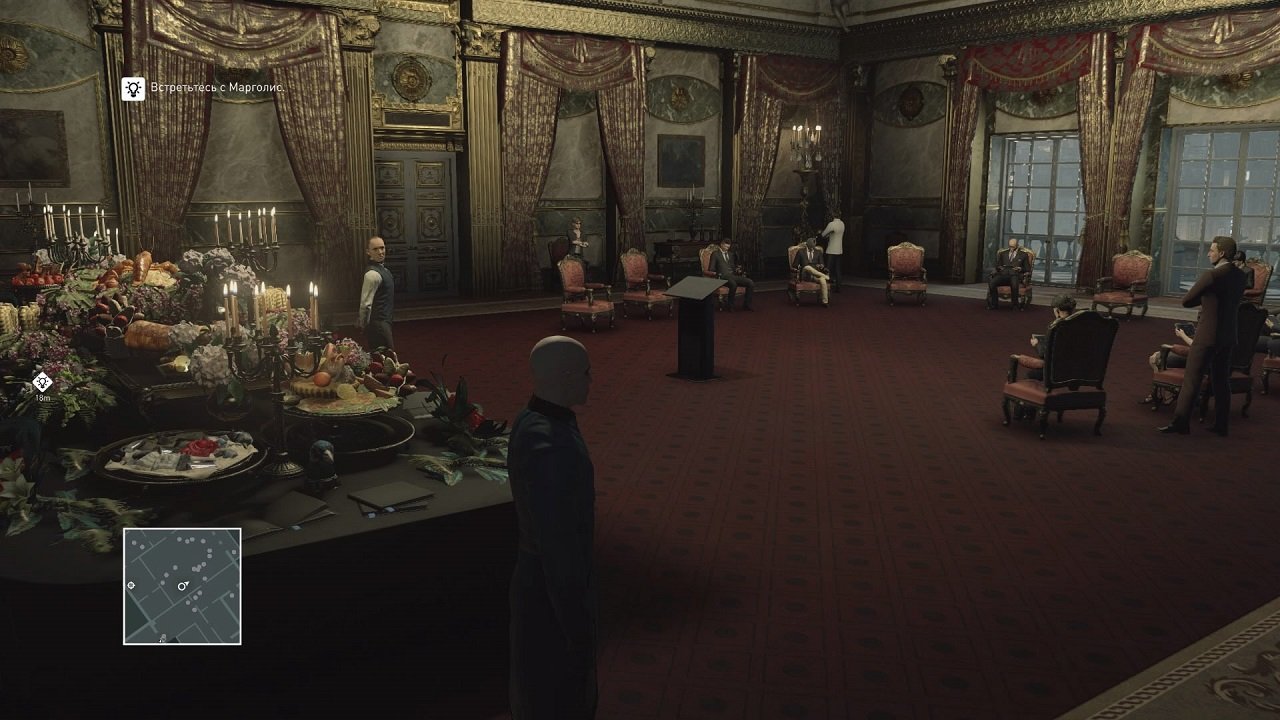The width and height of the screenshot is (1280, 720).
Task: Select the objective dot on the minimap's left edge
Action: (131, 586)
